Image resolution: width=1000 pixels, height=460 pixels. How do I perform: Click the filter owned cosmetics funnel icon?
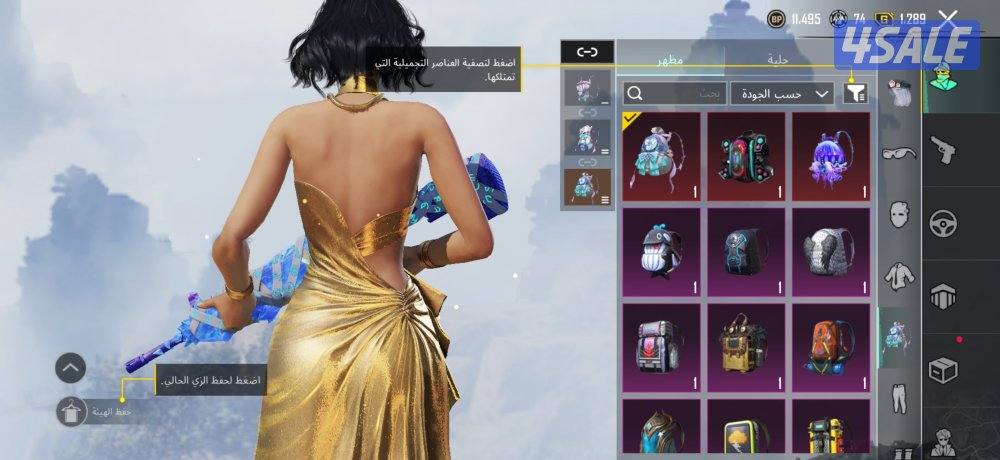(x=856, y=94)
